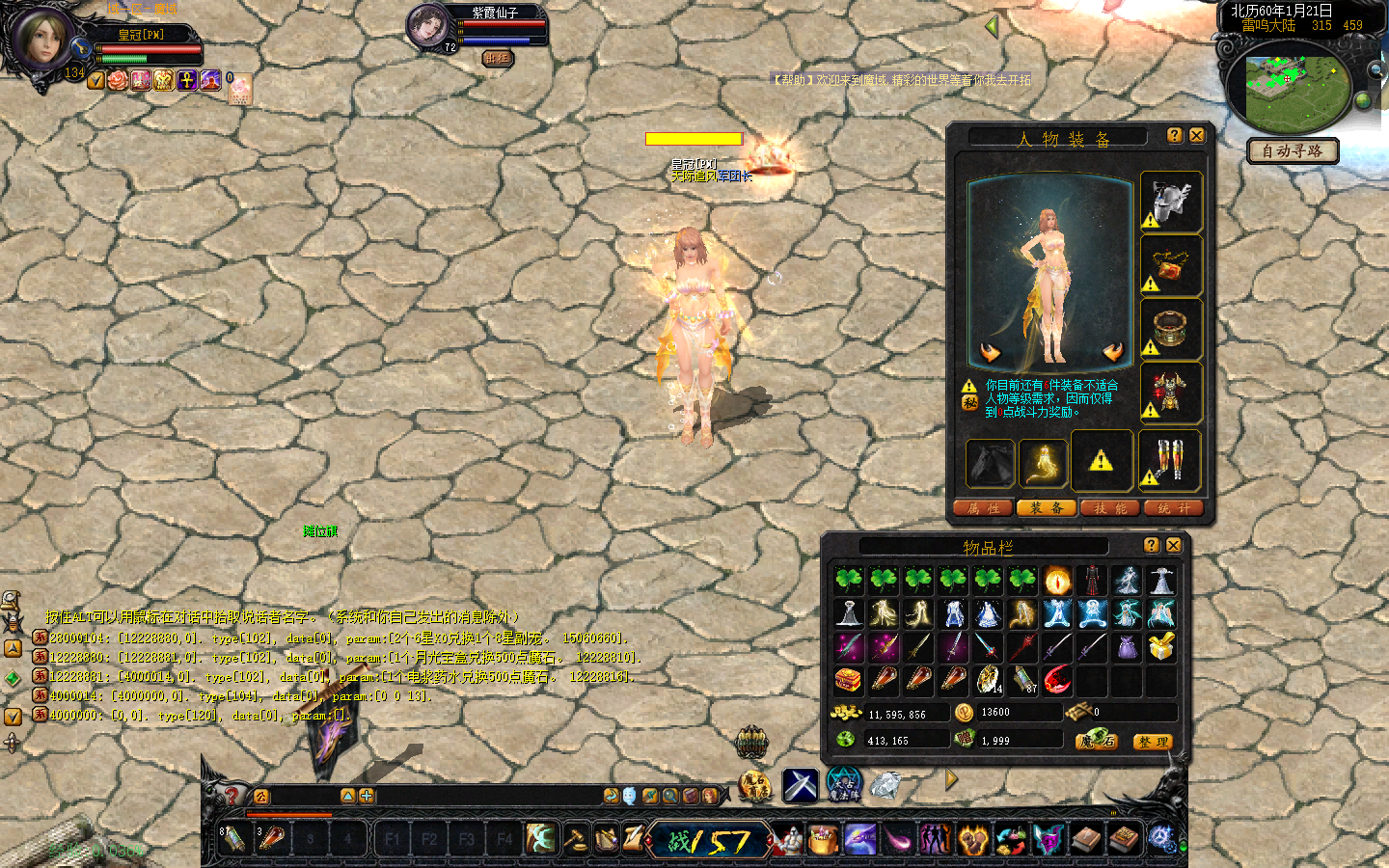Select the equipped ring slot
This screenshot has height=868, width=1389.
(x=1171, y=330)
